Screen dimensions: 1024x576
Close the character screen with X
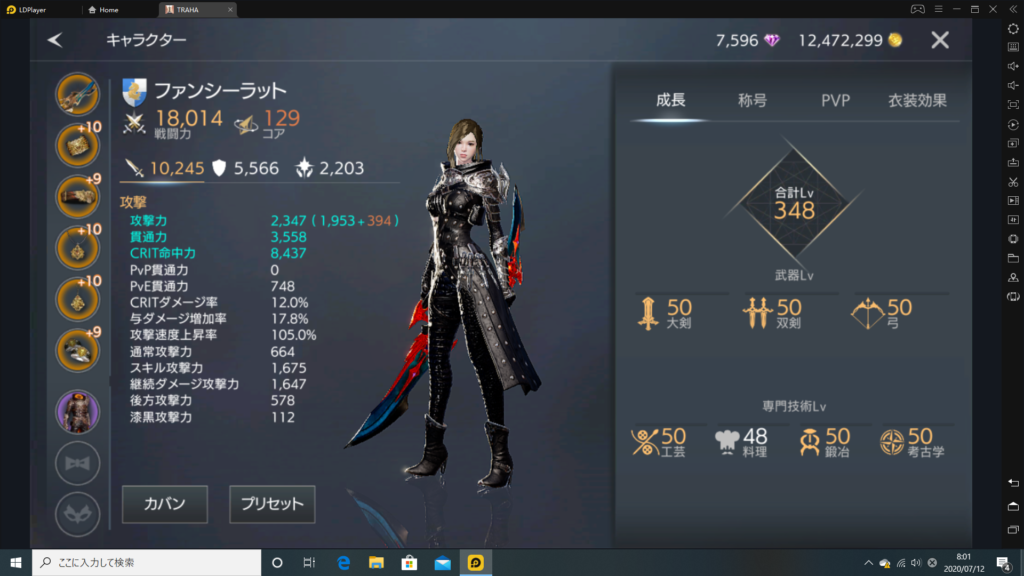pyautogui.click(x=940, y=40)
